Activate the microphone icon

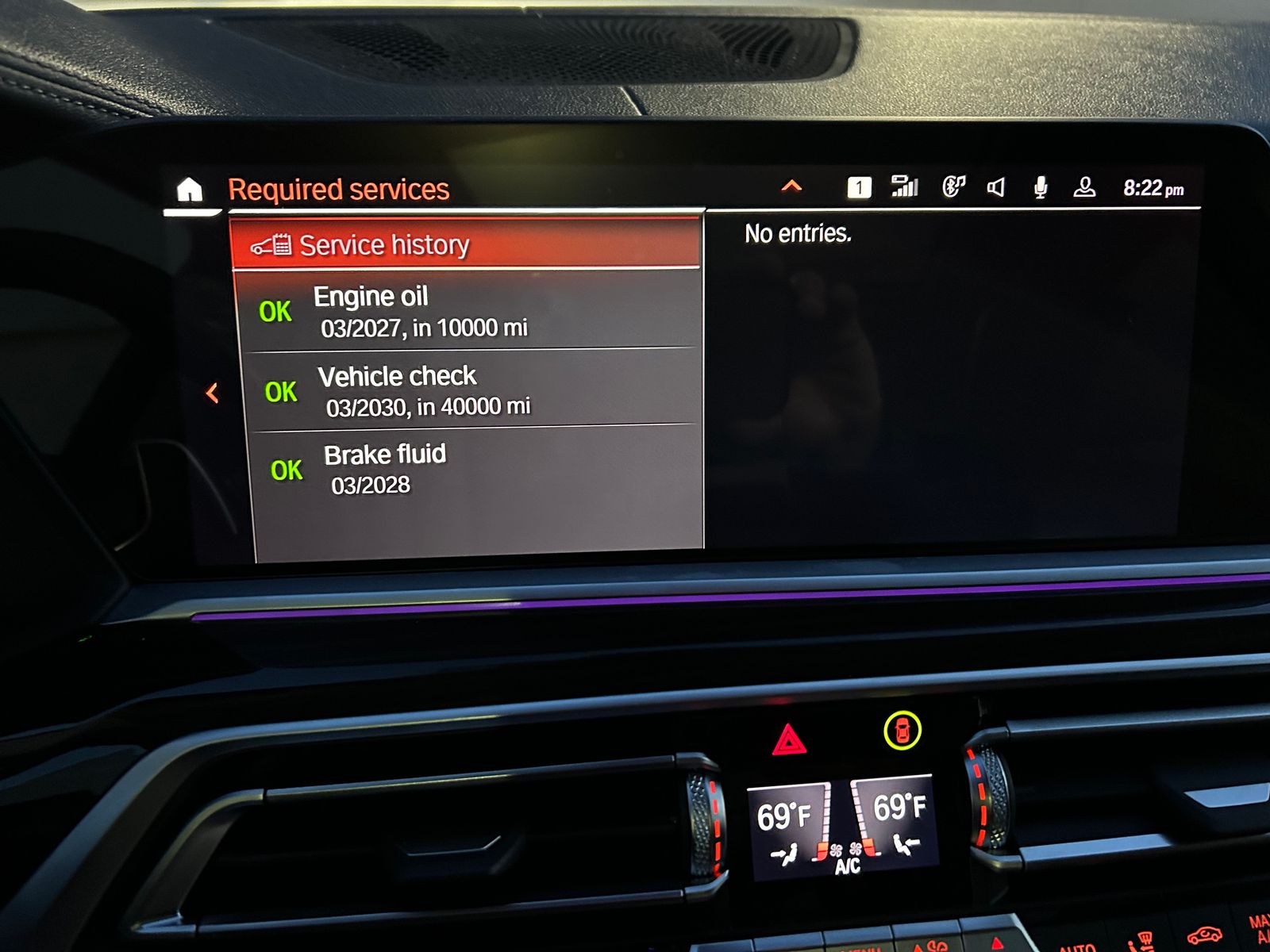tap(1041, 187)
